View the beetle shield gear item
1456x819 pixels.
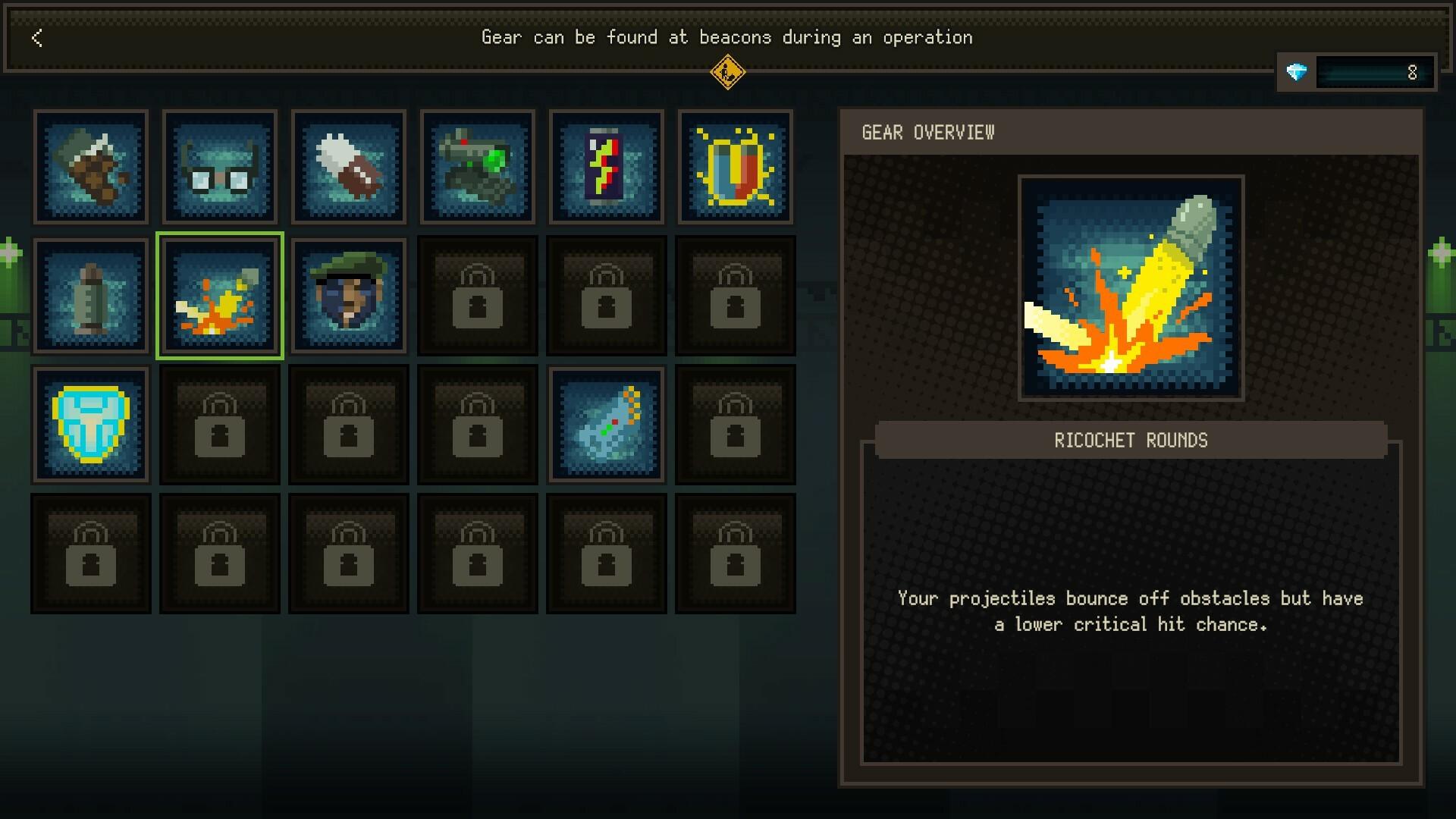[736, 168]
